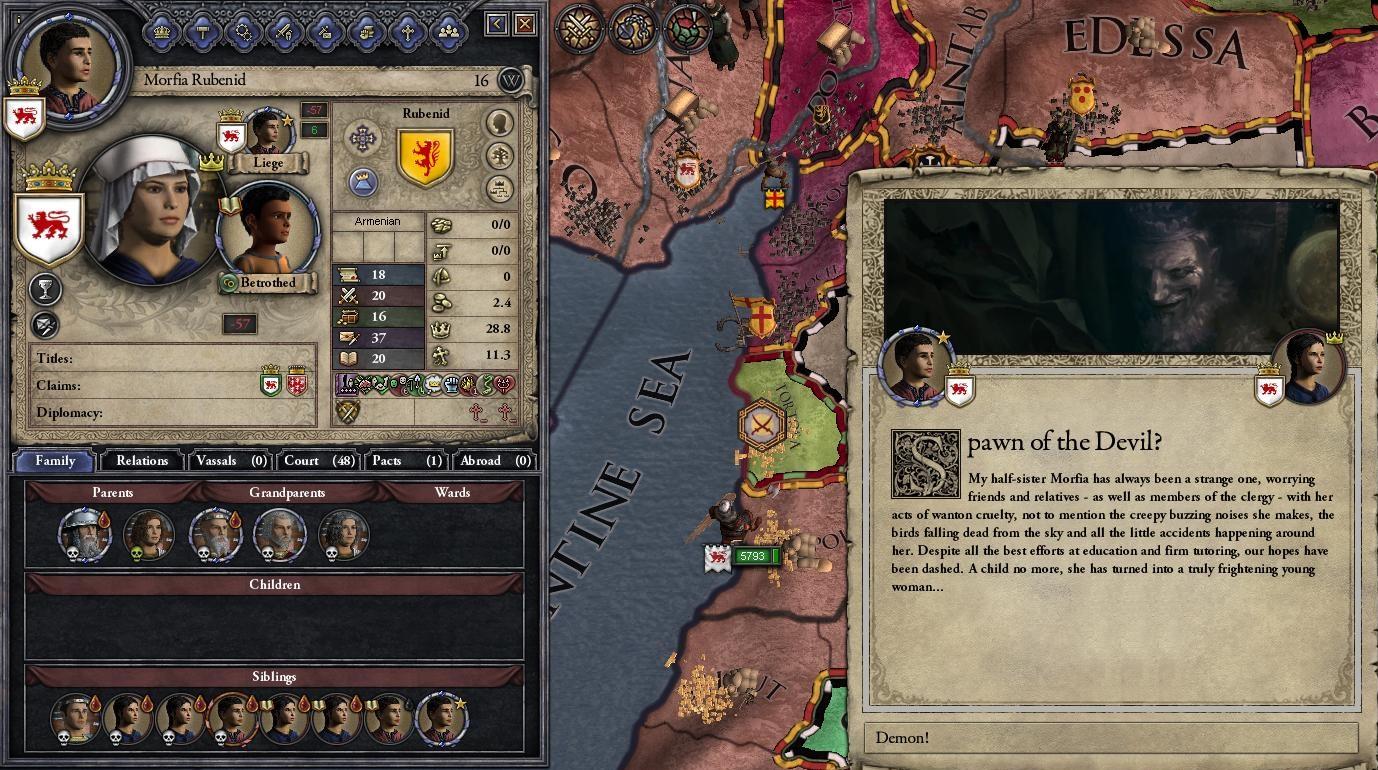This screenshot has height=770, width=1378.
Task: Switch to the Court tab
Action: coord(317,461)
